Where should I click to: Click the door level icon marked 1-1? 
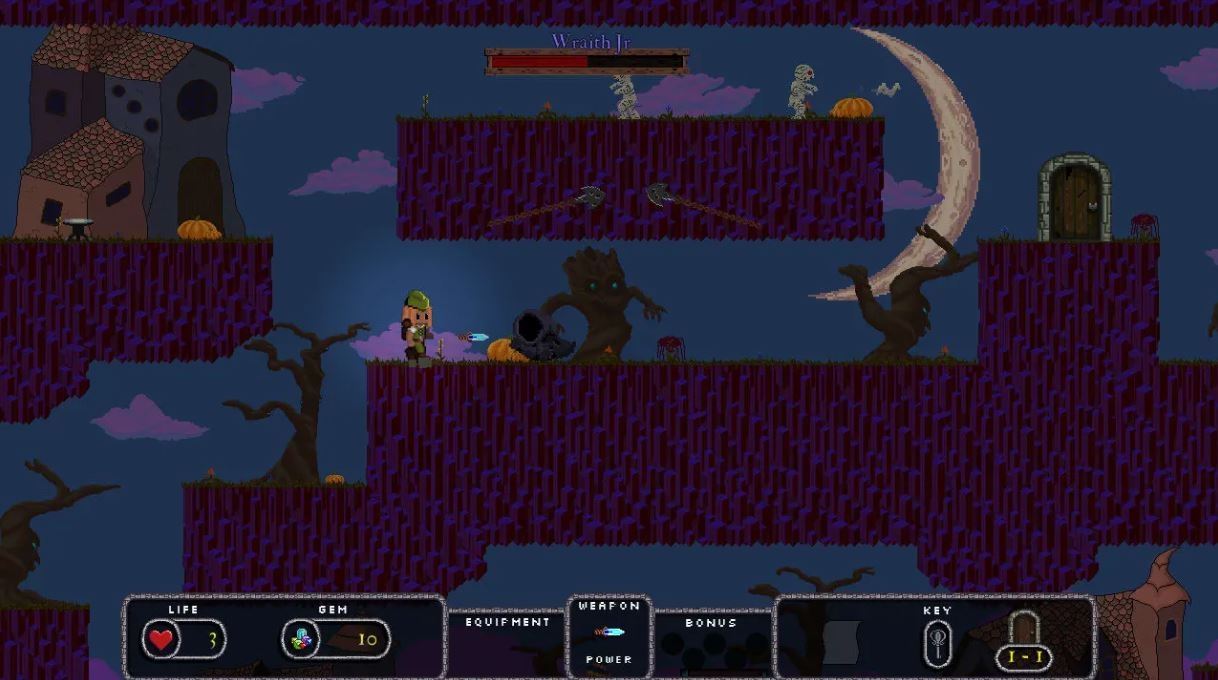pyautogui.click(x=1024, y=641)
